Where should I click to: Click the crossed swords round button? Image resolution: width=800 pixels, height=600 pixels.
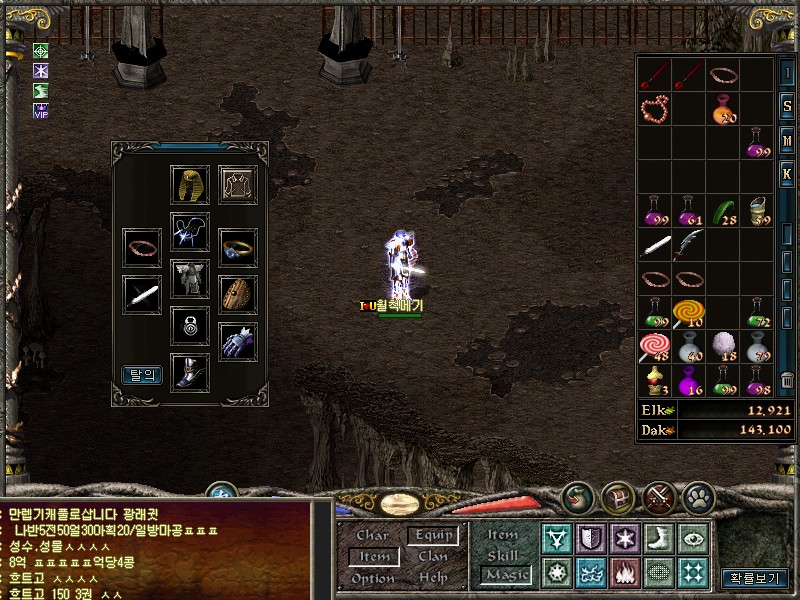657,495
